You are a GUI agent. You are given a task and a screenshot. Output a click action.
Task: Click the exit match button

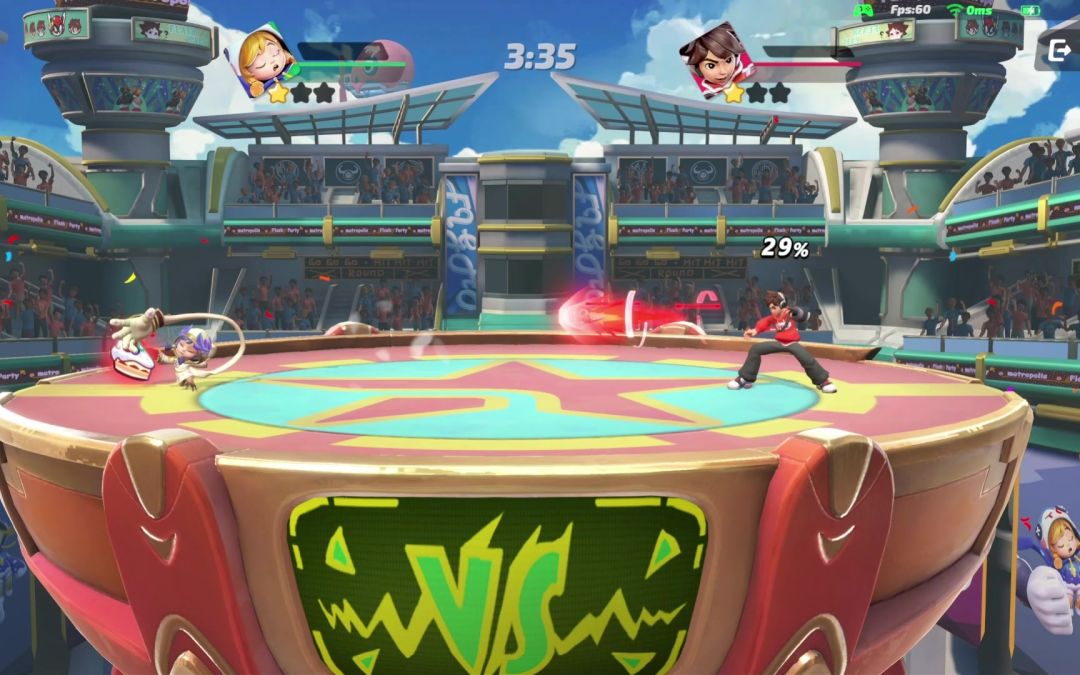pyautogui.click(x=1059, y=51)
